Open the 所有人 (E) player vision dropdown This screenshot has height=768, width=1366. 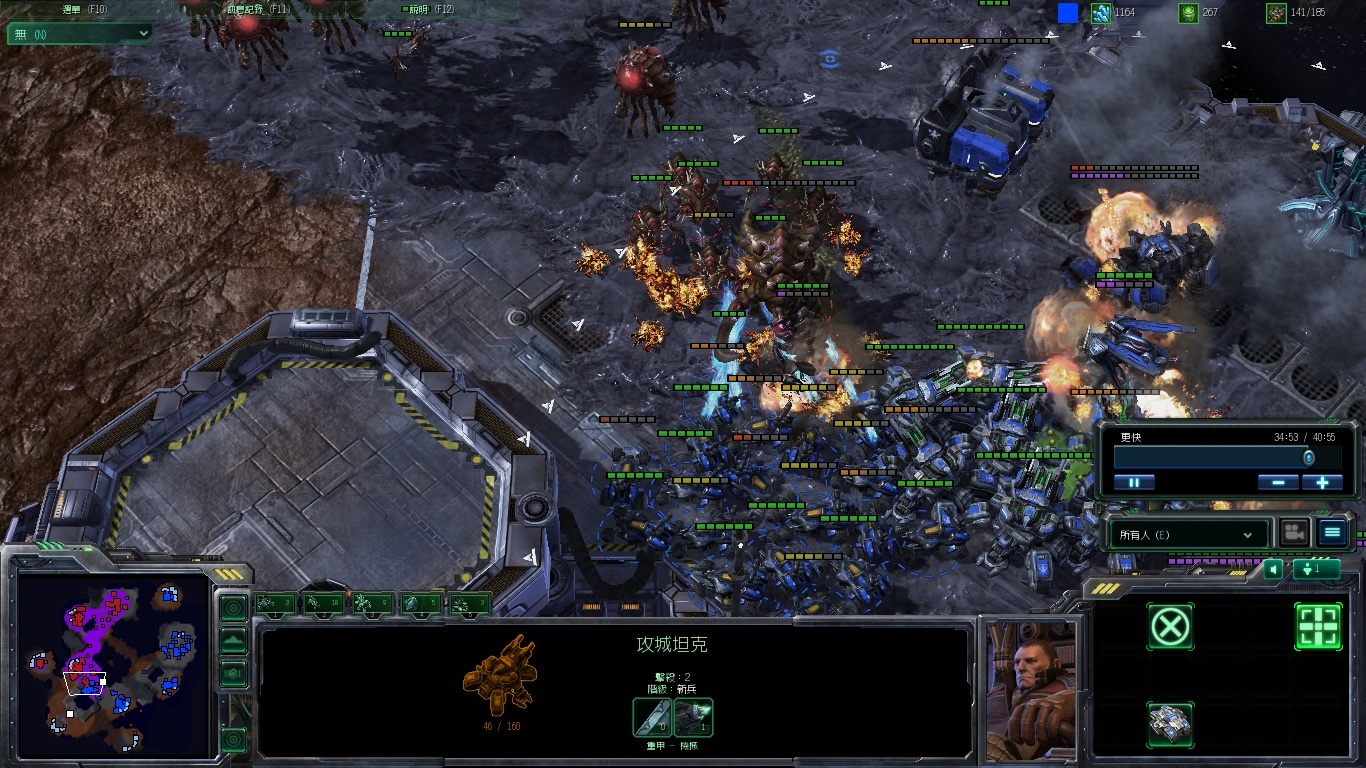(x=1187, y=535)
